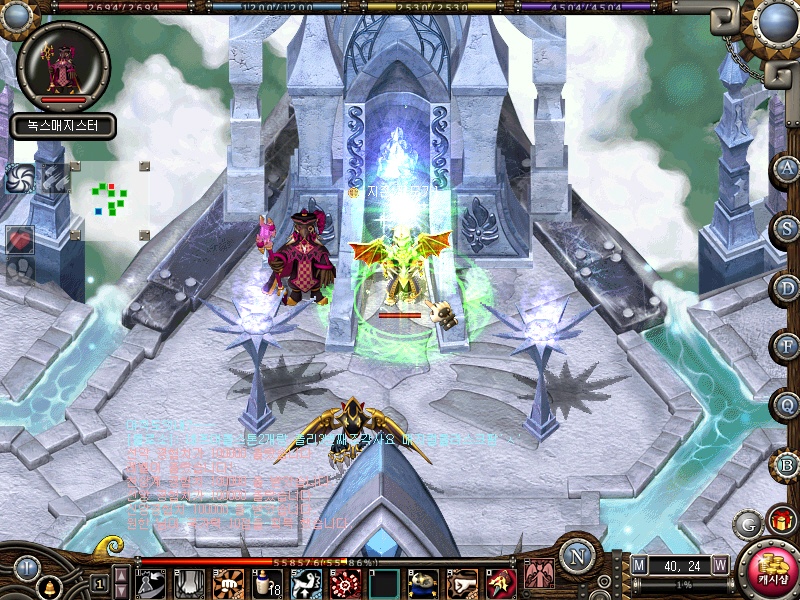The image size is (800, 600).
Task: Open the cash shop (캐시샵) button
Action: (766, 571)
